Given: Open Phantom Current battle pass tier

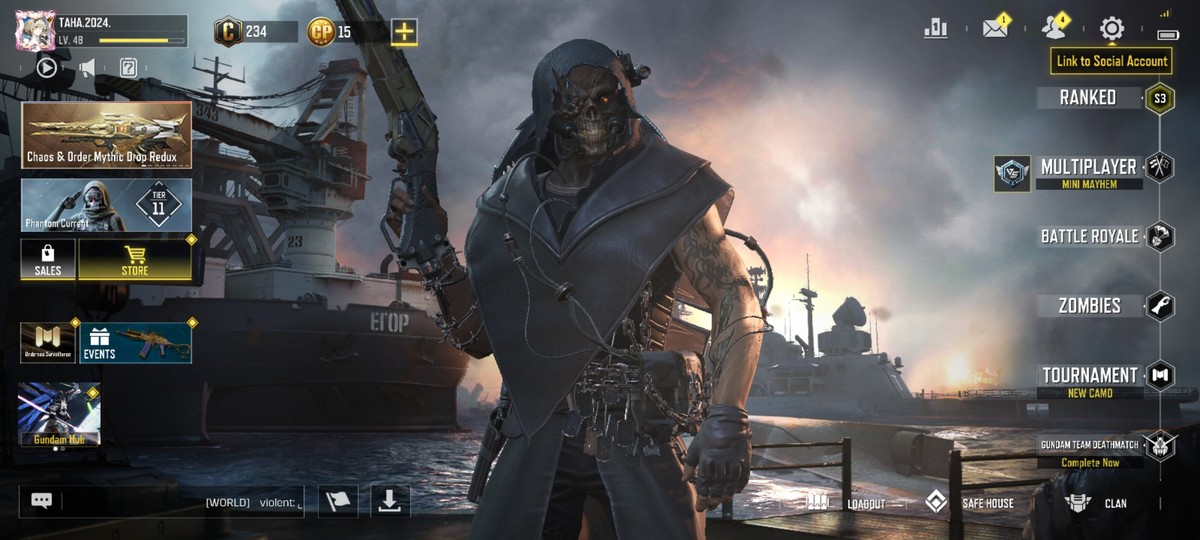Looking at the screenshot, I should pyautogui.click(x=106, y=205).
